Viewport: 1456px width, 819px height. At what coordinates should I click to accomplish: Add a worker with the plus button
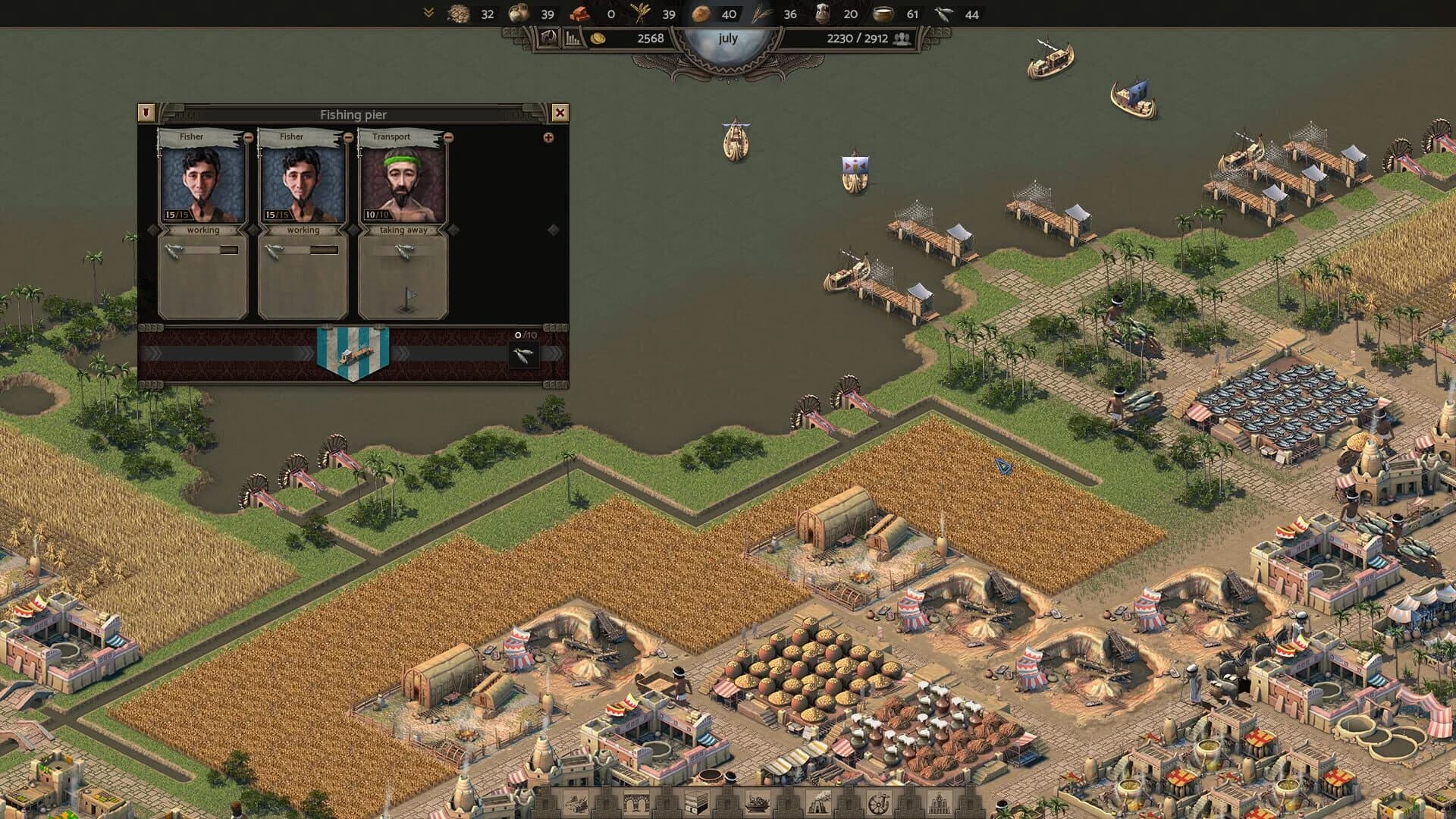tap(548, 138)
